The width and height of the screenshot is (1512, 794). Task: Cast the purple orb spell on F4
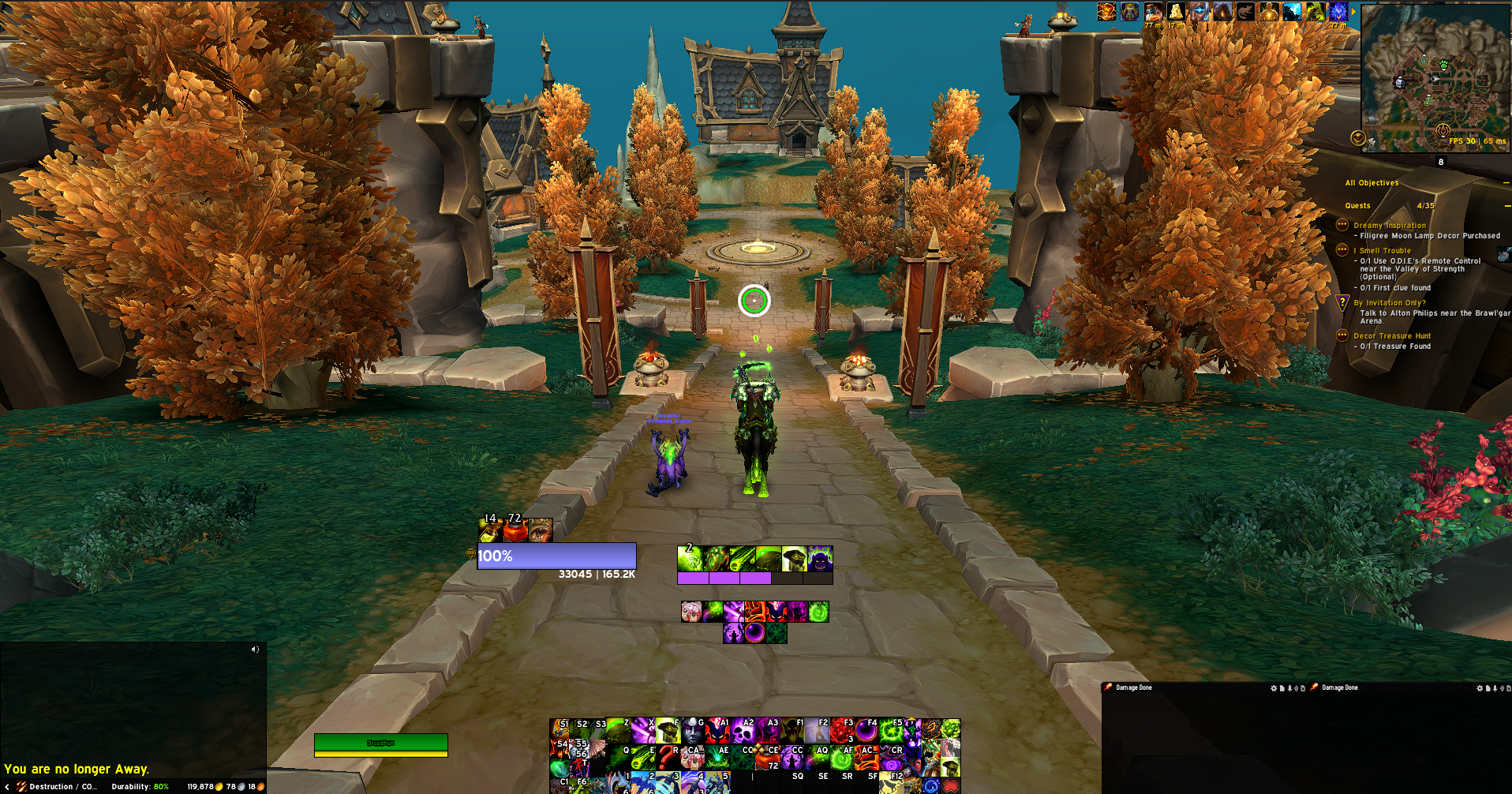coord(866,731)
